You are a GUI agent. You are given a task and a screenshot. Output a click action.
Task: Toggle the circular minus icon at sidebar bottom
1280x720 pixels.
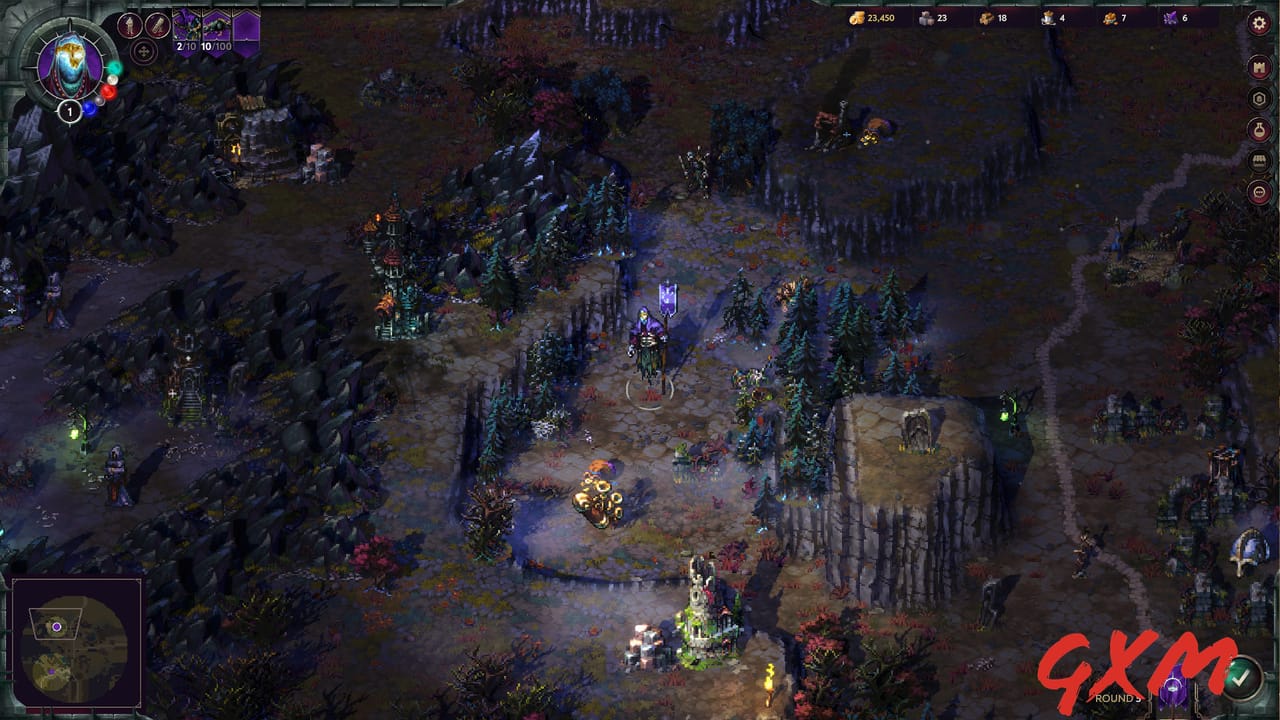1258,191
